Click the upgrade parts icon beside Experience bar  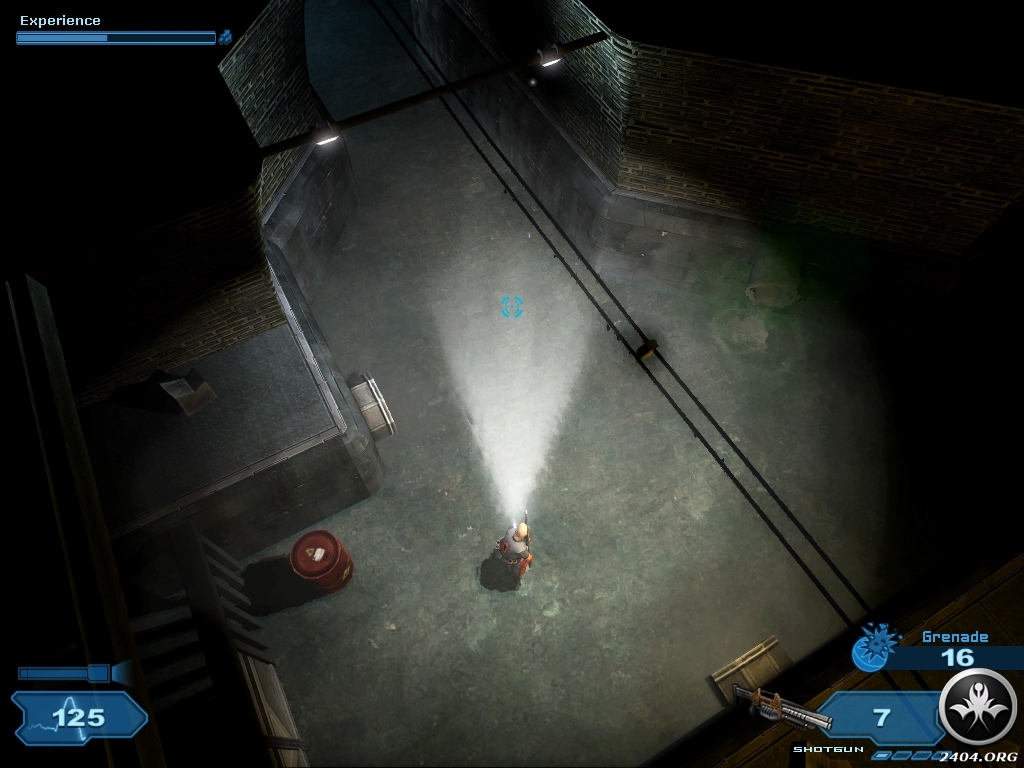point(226,37)
